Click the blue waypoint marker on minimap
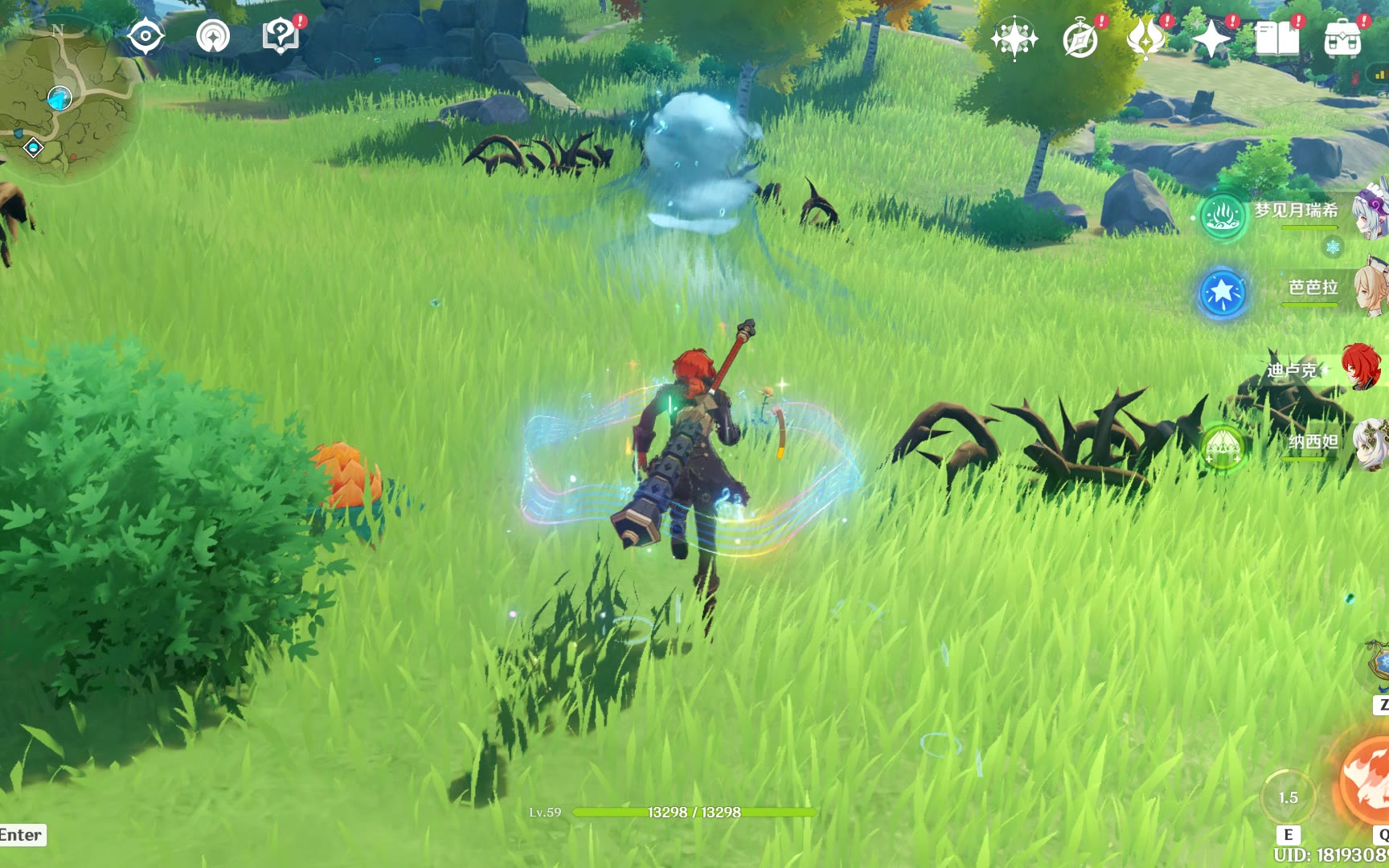The image size is (1389, 868). click(x=59, y=99)
